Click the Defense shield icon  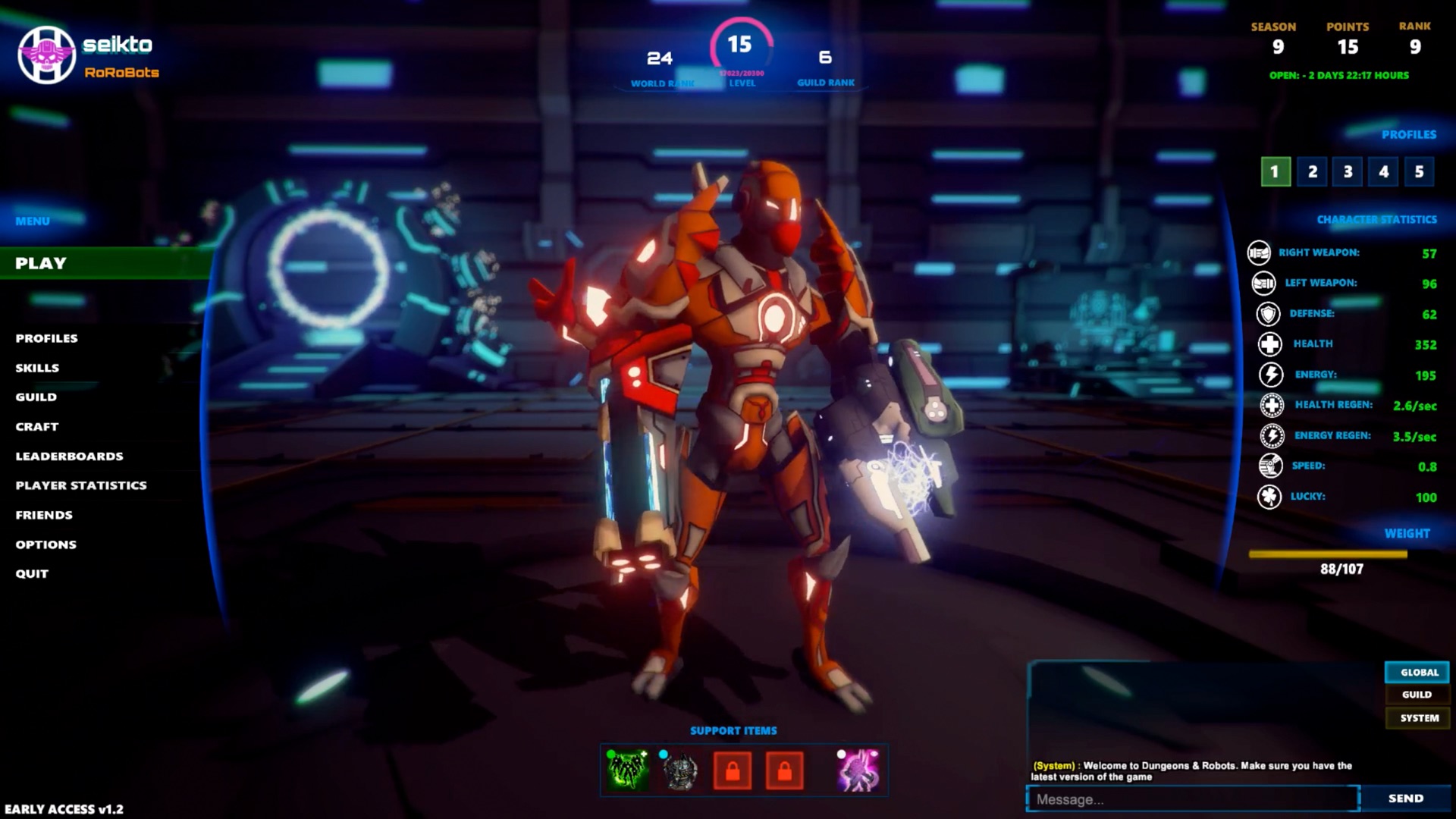point(1269,313)
